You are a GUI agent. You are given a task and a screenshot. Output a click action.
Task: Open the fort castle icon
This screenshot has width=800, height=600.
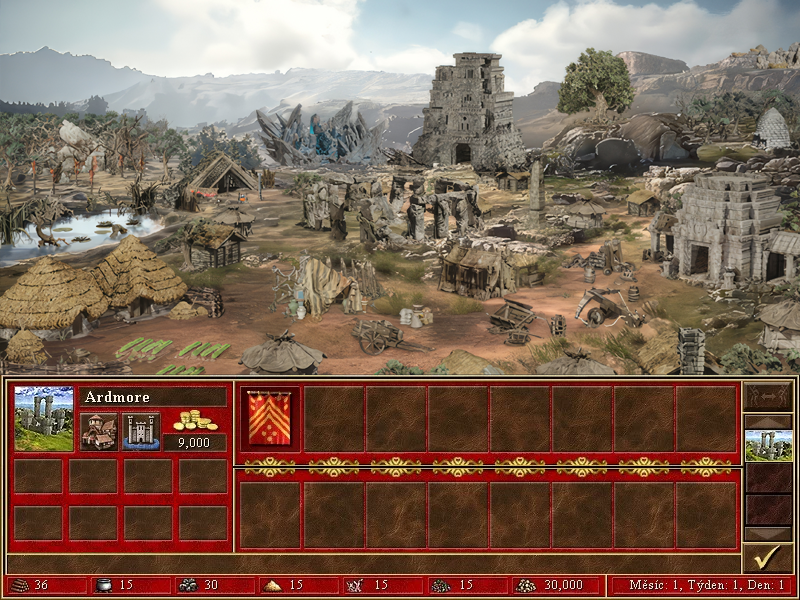coord(141,431)
